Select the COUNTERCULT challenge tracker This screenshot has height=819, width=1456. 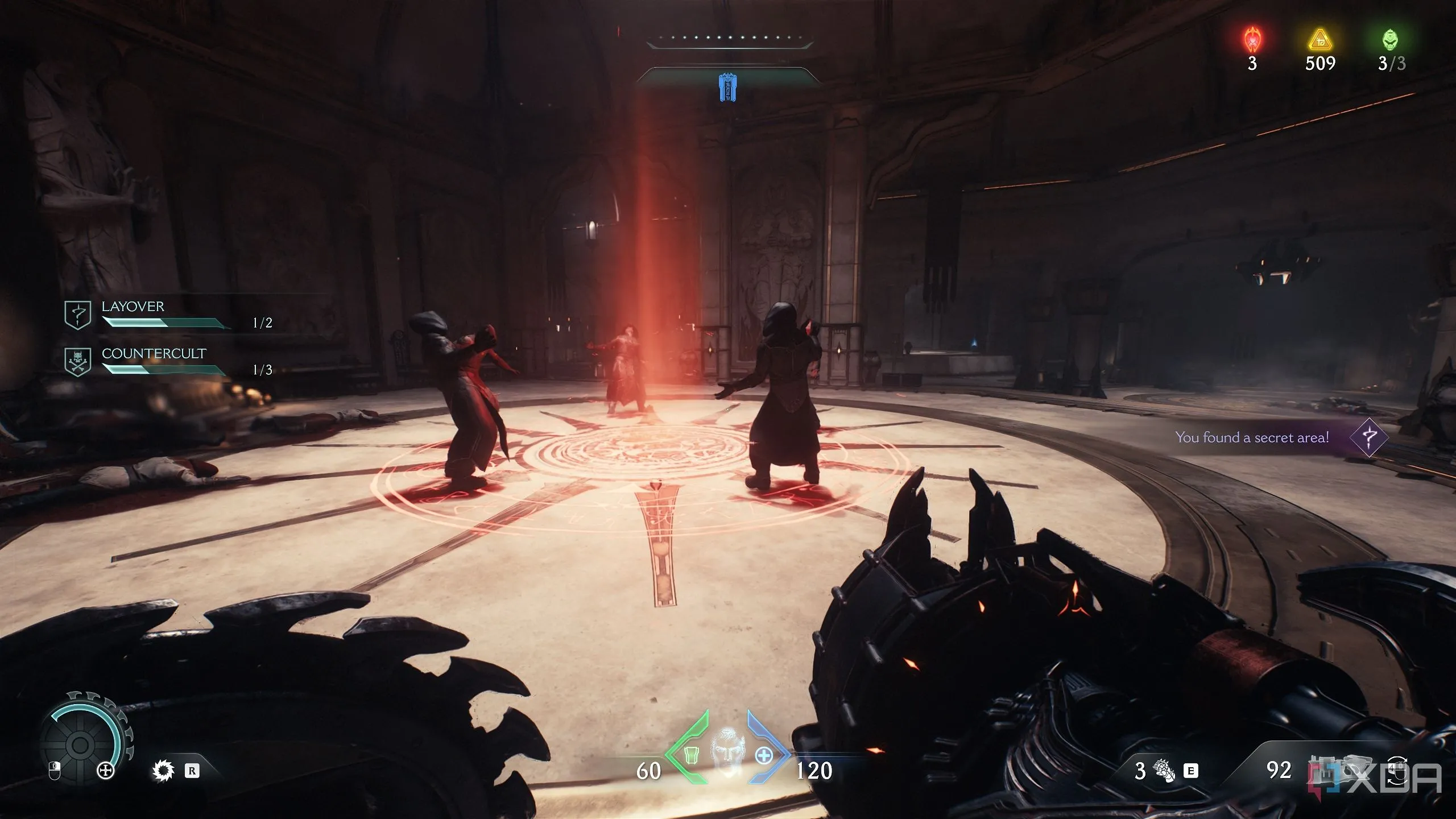[x=165, y=362]
